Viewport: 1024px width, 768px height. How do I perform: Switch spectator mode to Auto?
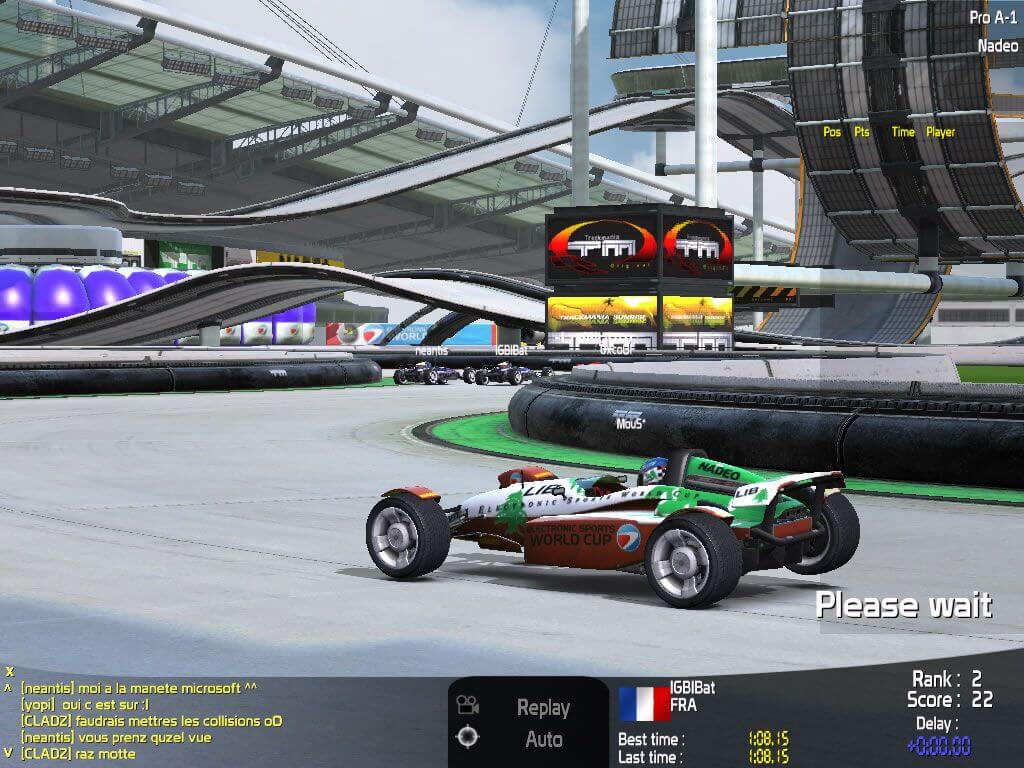point(544,740)
